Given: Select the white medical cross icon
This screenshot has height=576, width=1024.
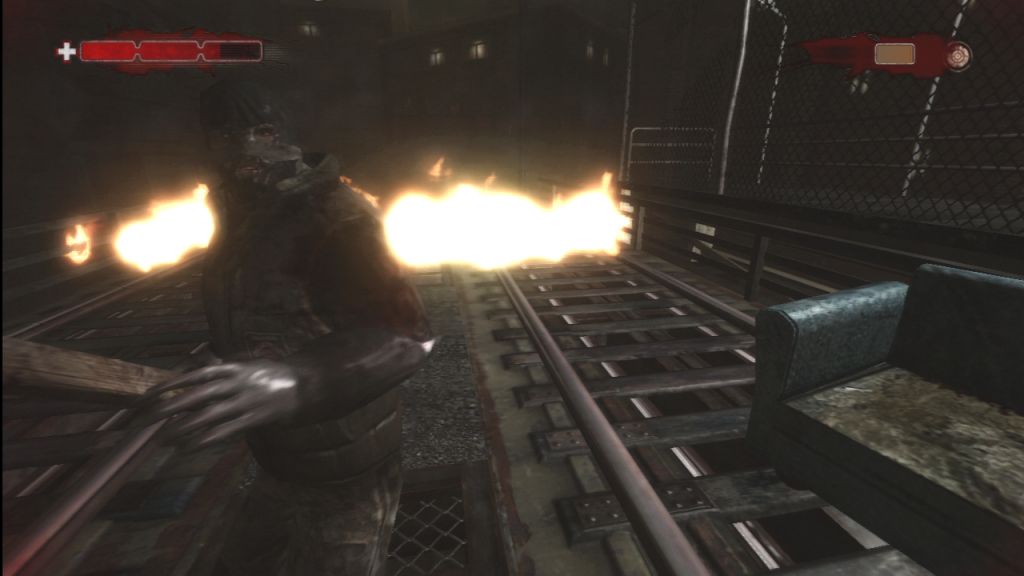Looking at the screenshot, I should tap(66, 52).
